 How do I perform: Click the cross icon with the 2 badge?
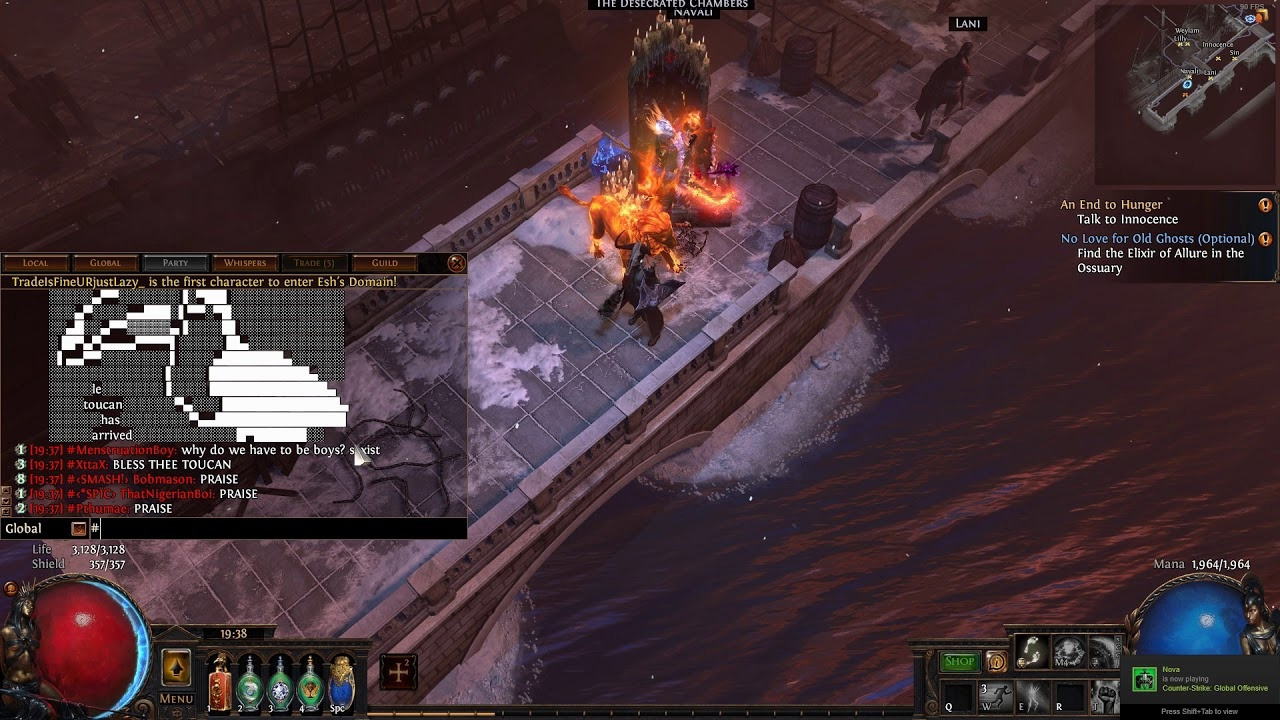tap(398, 673)
